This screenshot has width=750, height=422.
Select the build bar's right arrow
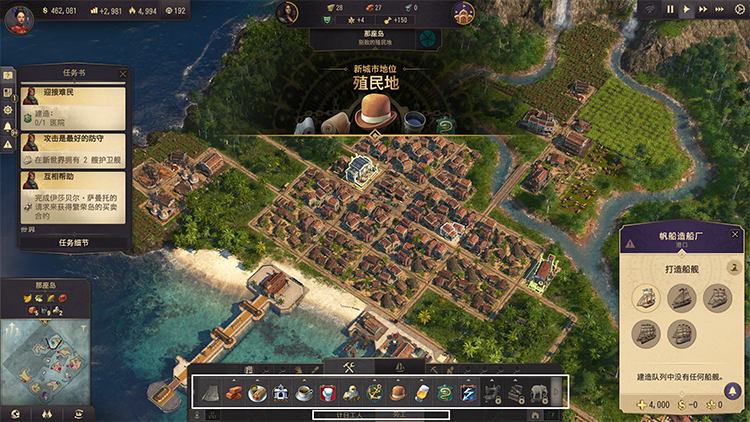pyautogui.click(x=557, y=392)
